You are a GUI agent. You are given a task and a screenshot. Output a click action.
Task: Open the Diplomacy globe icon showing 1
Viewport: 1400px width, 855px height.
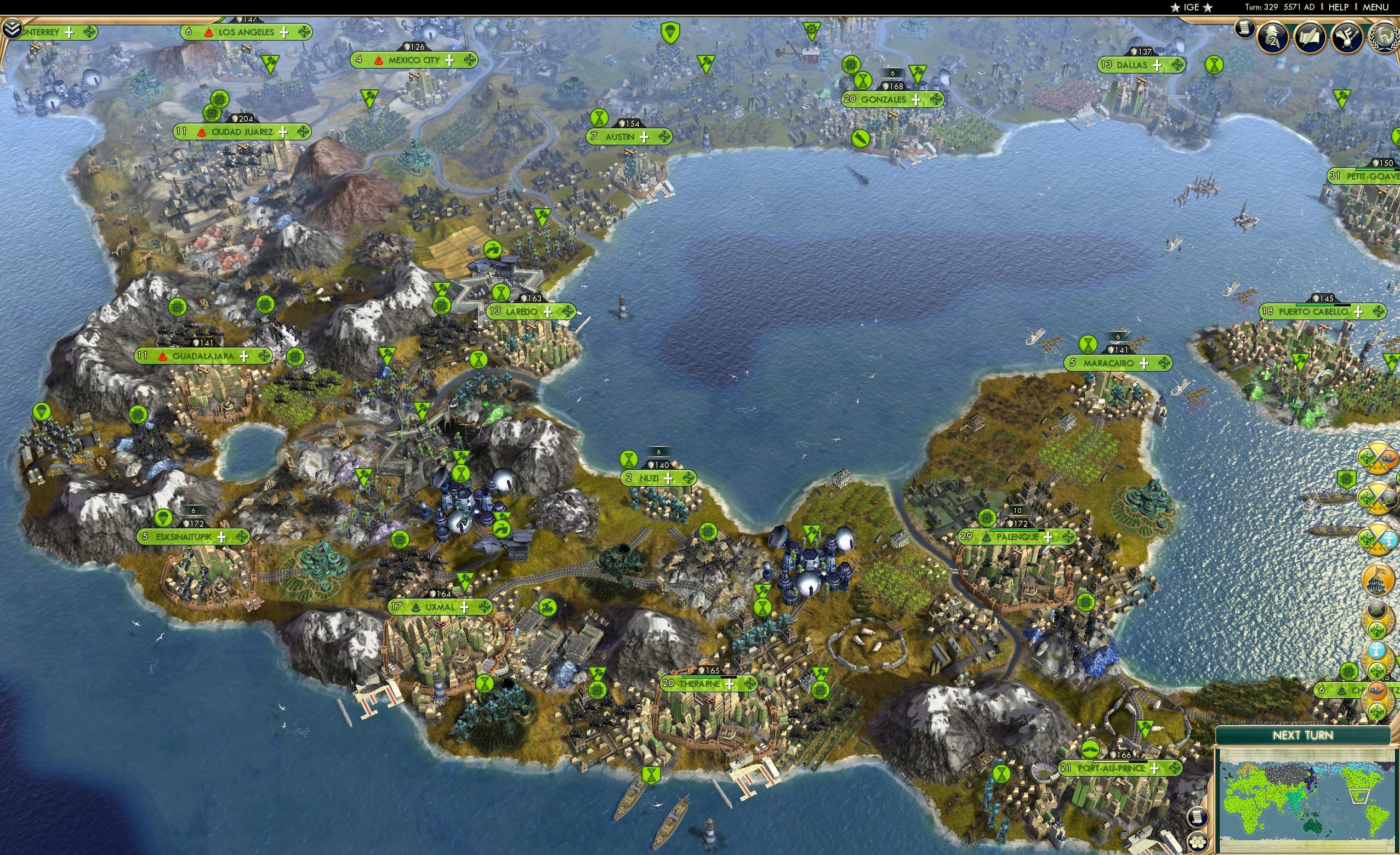point(1385,37)
